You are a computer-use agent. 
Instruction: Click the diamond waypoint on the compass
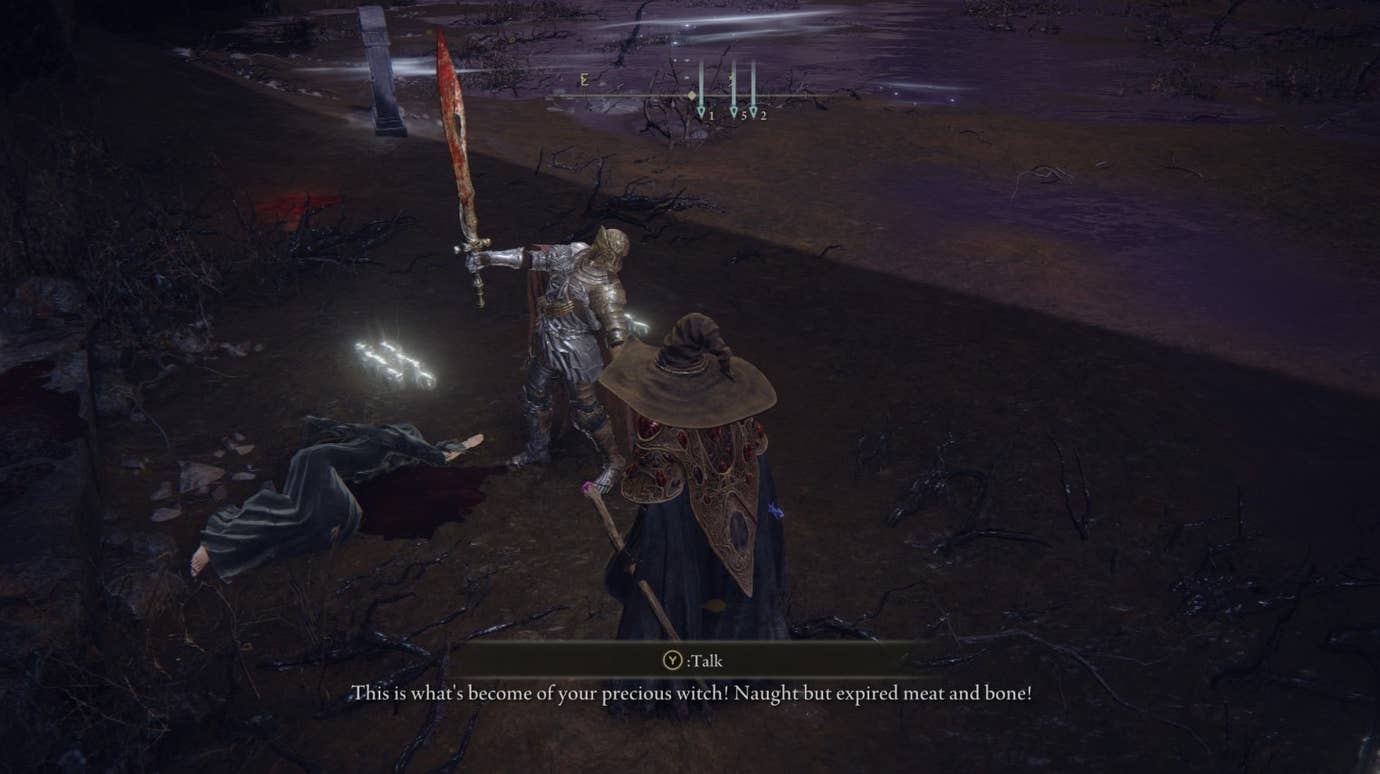coord(692,96)
